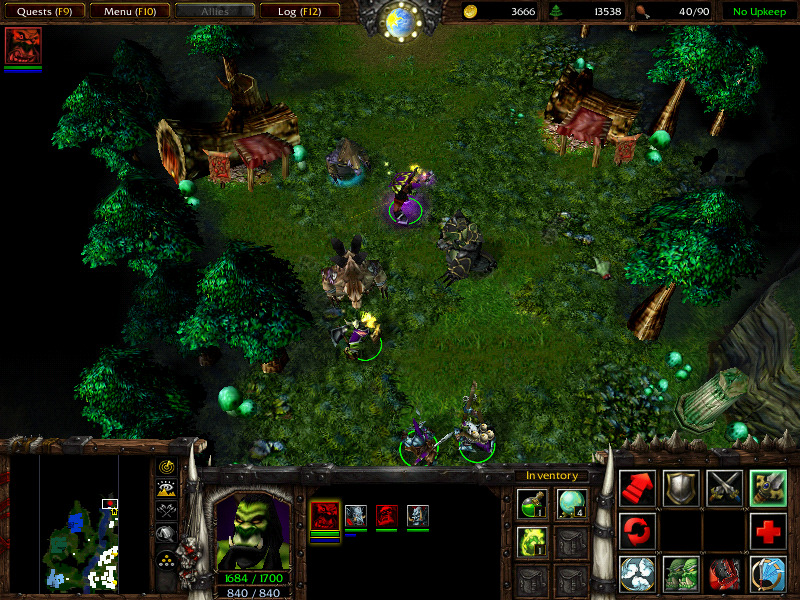Choose the Move command red arrow
This screenshot has width=800, height=600.
coord(638,487)
